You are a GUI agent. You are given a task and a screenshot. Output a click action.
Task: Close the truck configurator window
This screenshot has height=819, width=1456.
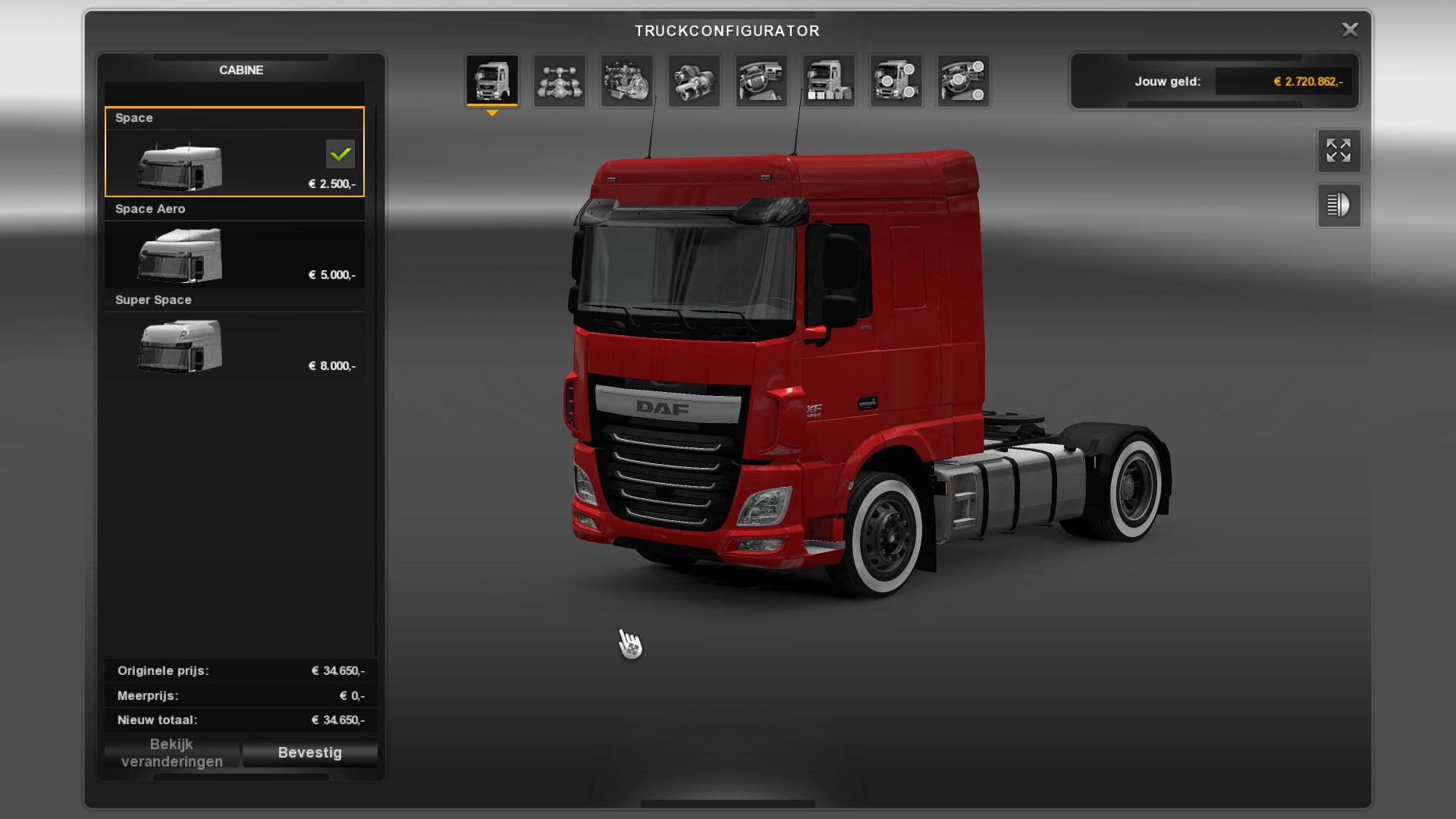click(1350, 30)
